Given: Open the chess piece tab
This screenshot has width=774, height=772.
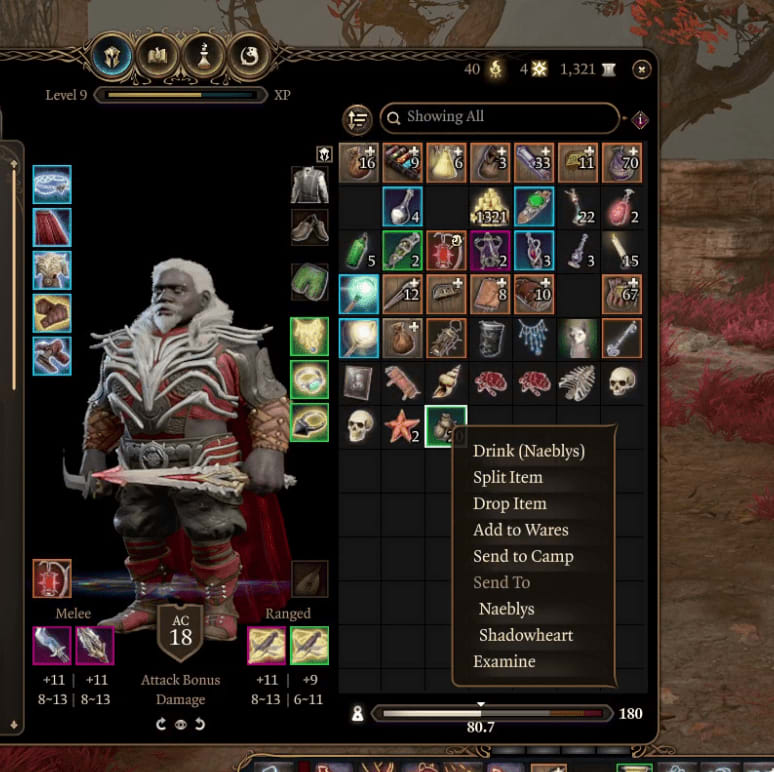Looking at the screenshot, I should (x=203, y=57).
